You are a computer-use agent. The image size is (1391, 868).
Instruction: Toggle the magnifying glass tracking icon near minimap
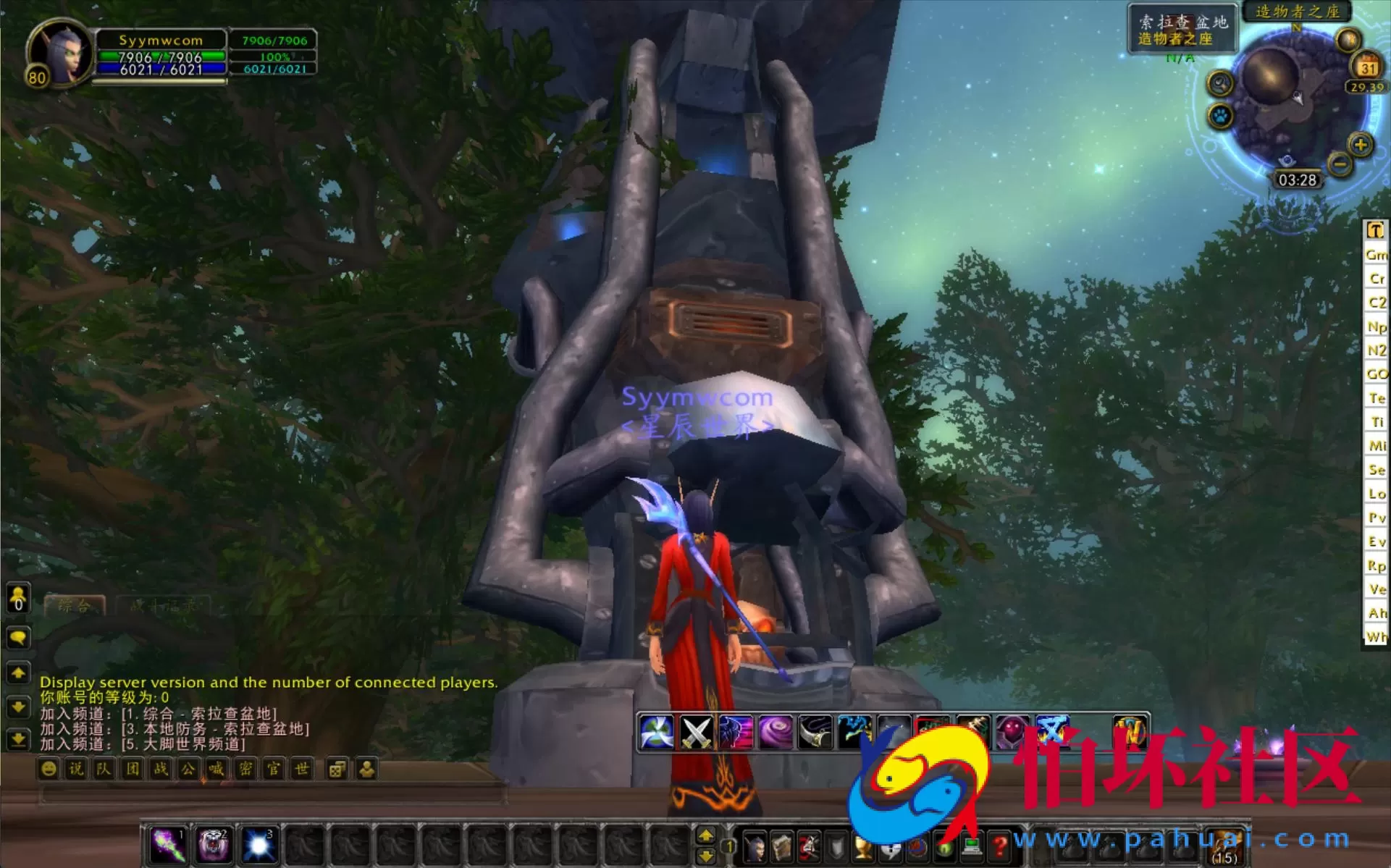1219,83
